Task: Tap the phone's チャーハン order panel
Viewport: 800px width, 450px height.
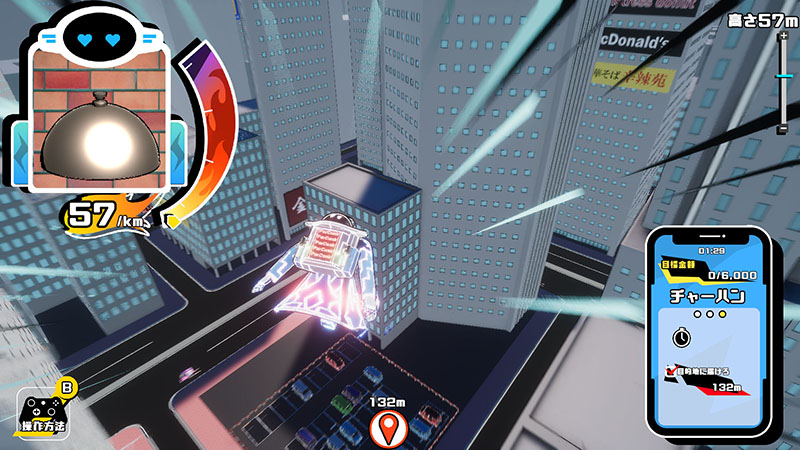Action: (707, 298)
